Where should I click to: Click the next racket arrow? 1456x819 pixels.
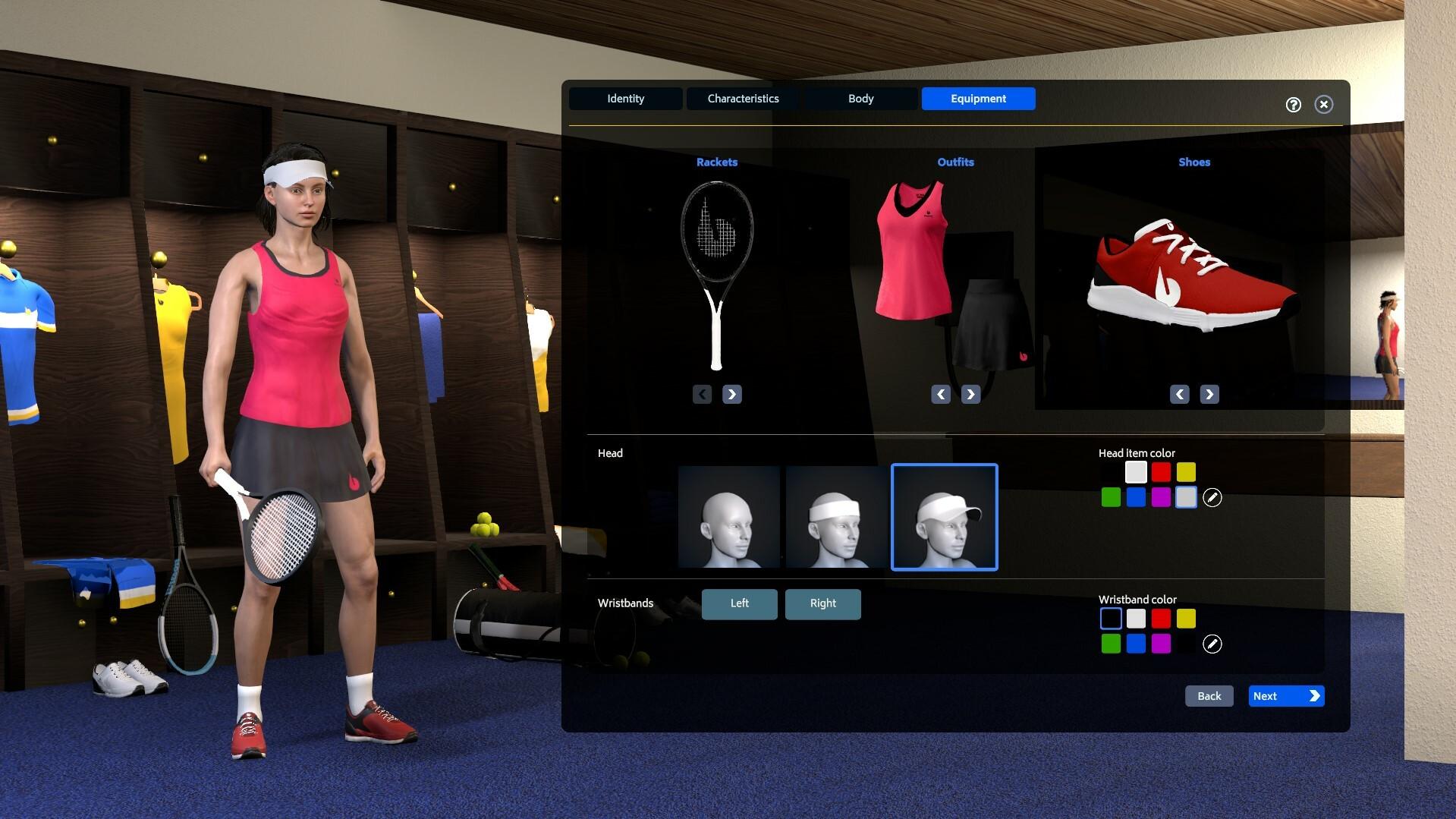[731, 394]
